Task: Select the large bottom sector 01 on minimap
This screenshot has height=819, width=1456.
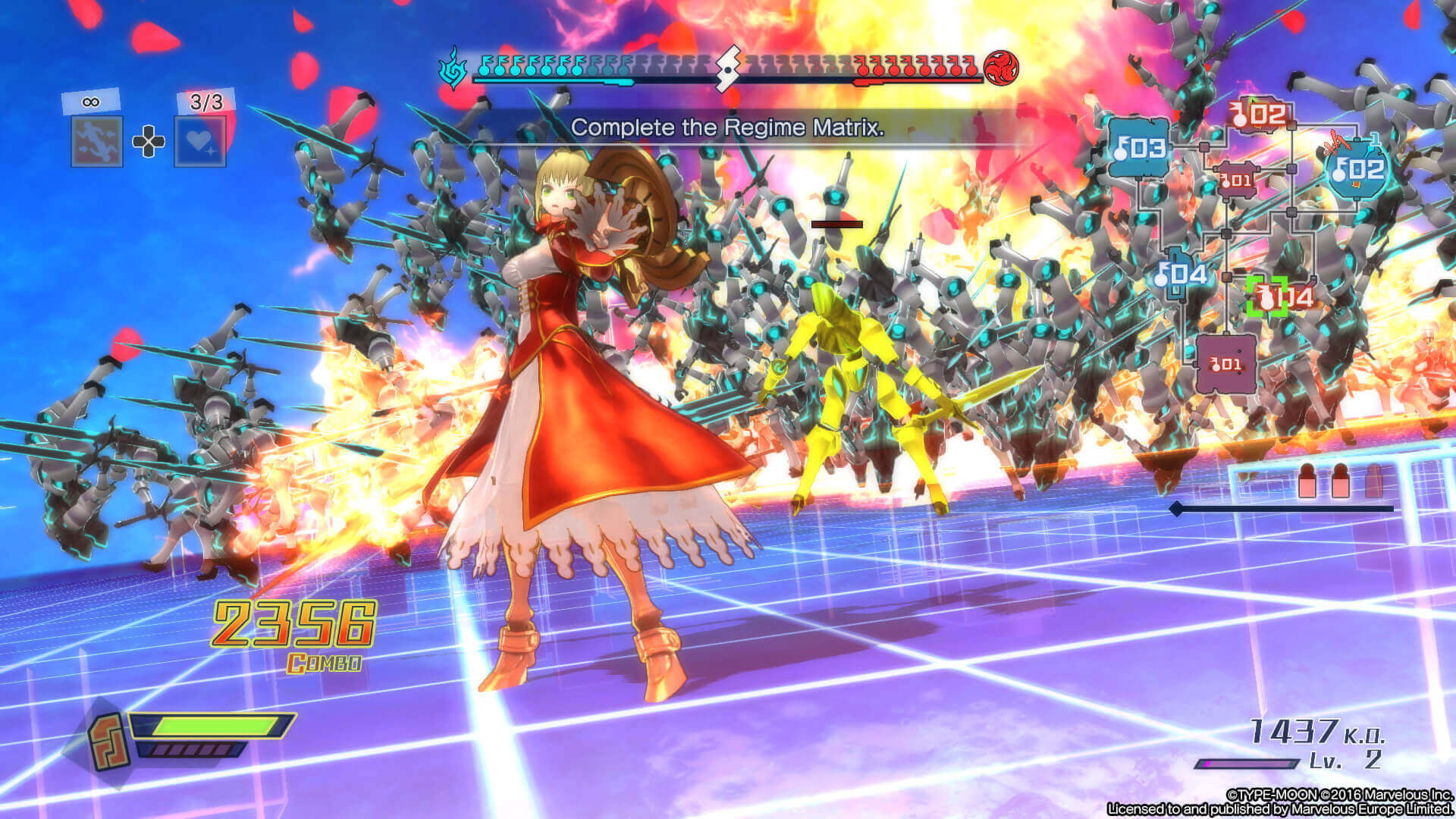Action: point(1225,365)
